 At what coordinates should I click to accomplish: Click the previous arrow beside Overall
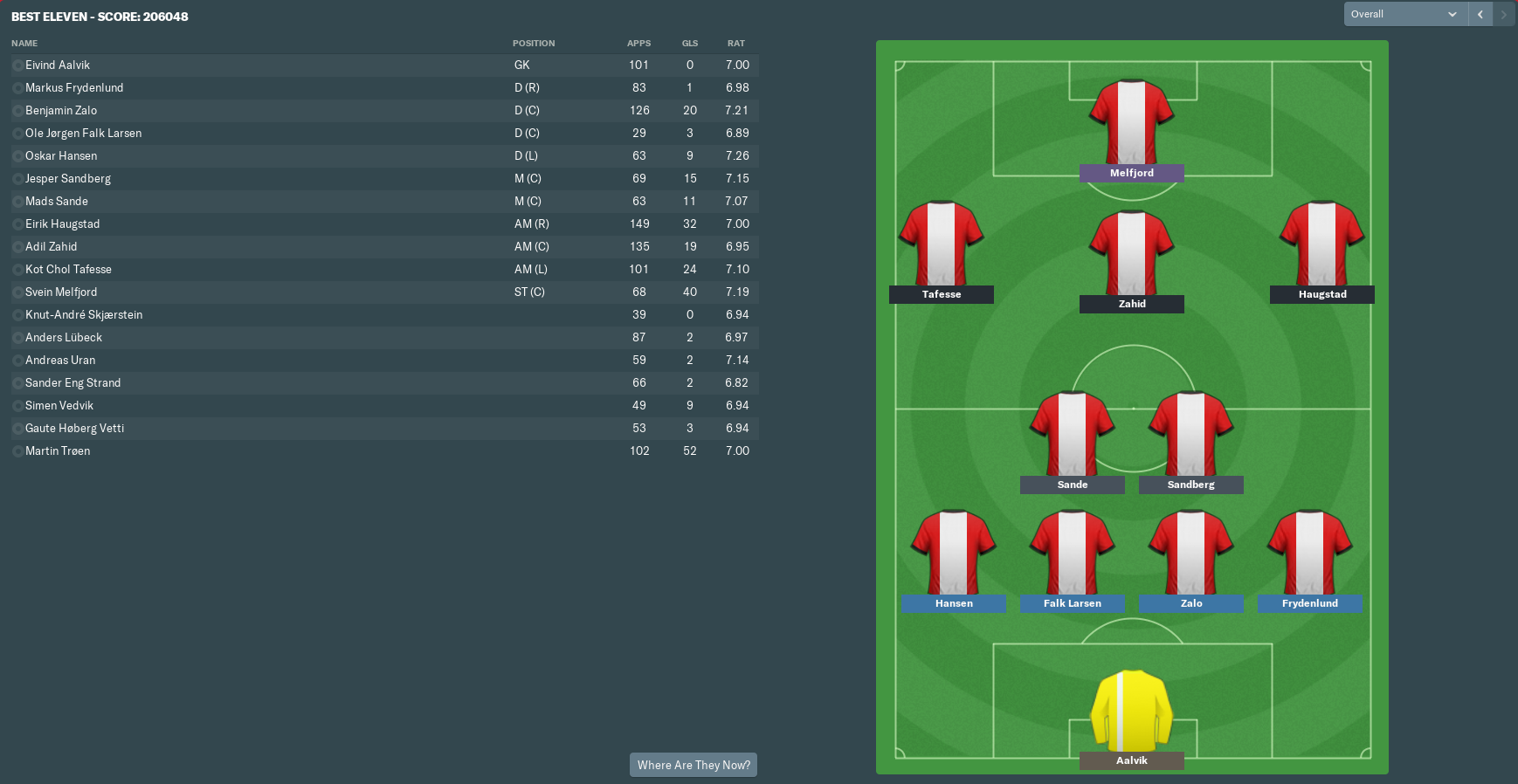pos(1480,14)
